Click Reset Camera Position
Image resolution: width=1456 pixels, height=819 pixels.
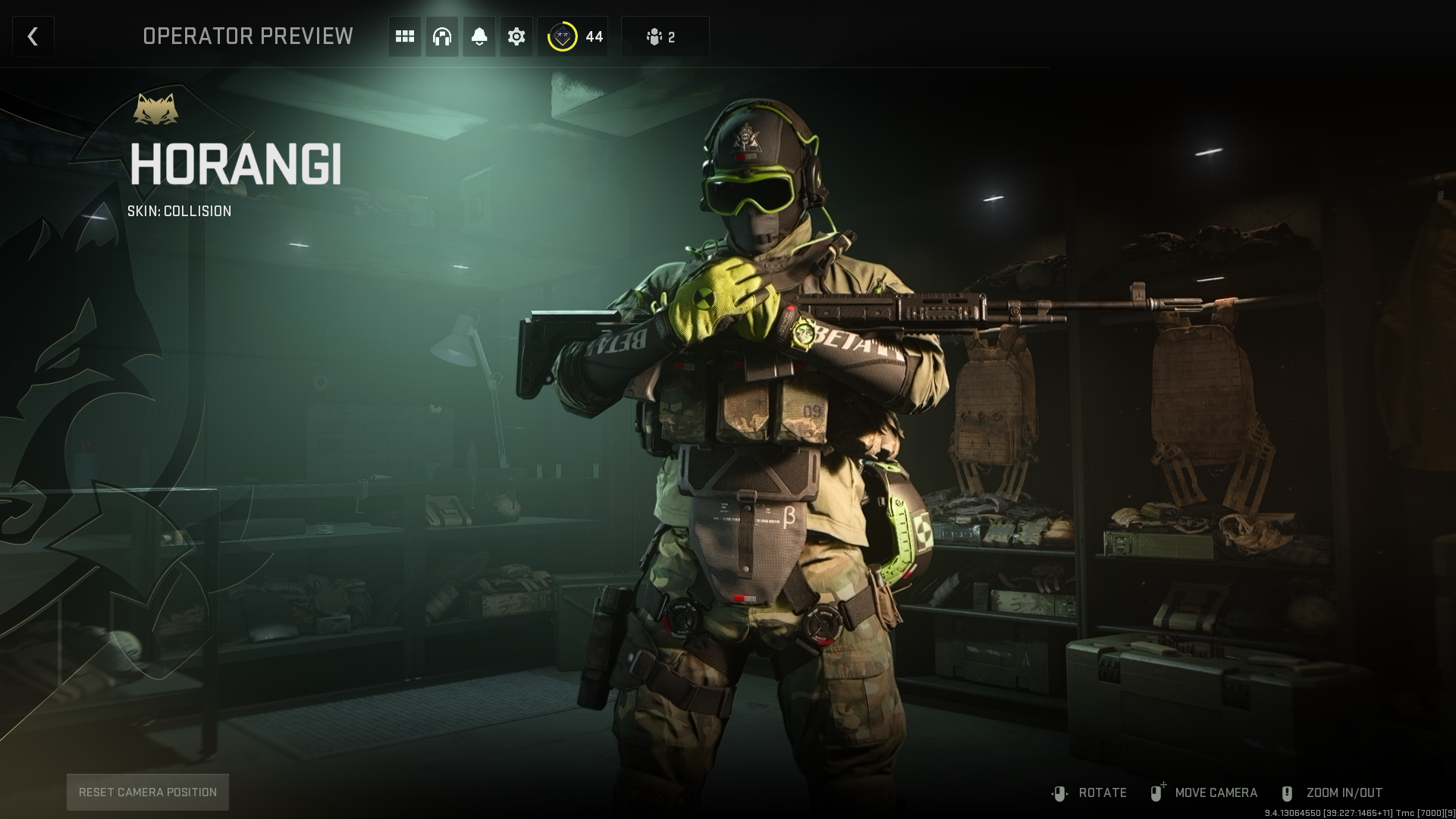coord(148,792)
